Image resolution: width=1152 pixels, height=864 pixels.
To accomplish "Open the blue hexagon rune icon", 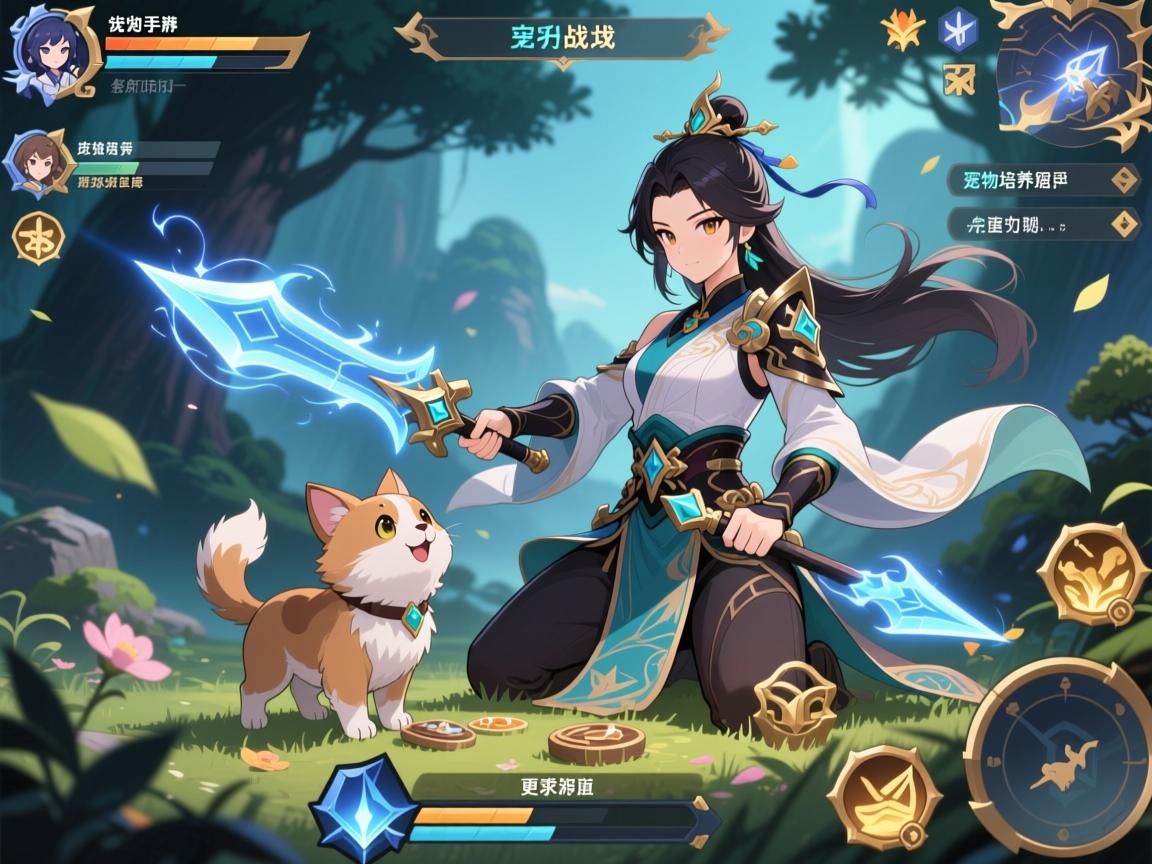I will [958, 30].
